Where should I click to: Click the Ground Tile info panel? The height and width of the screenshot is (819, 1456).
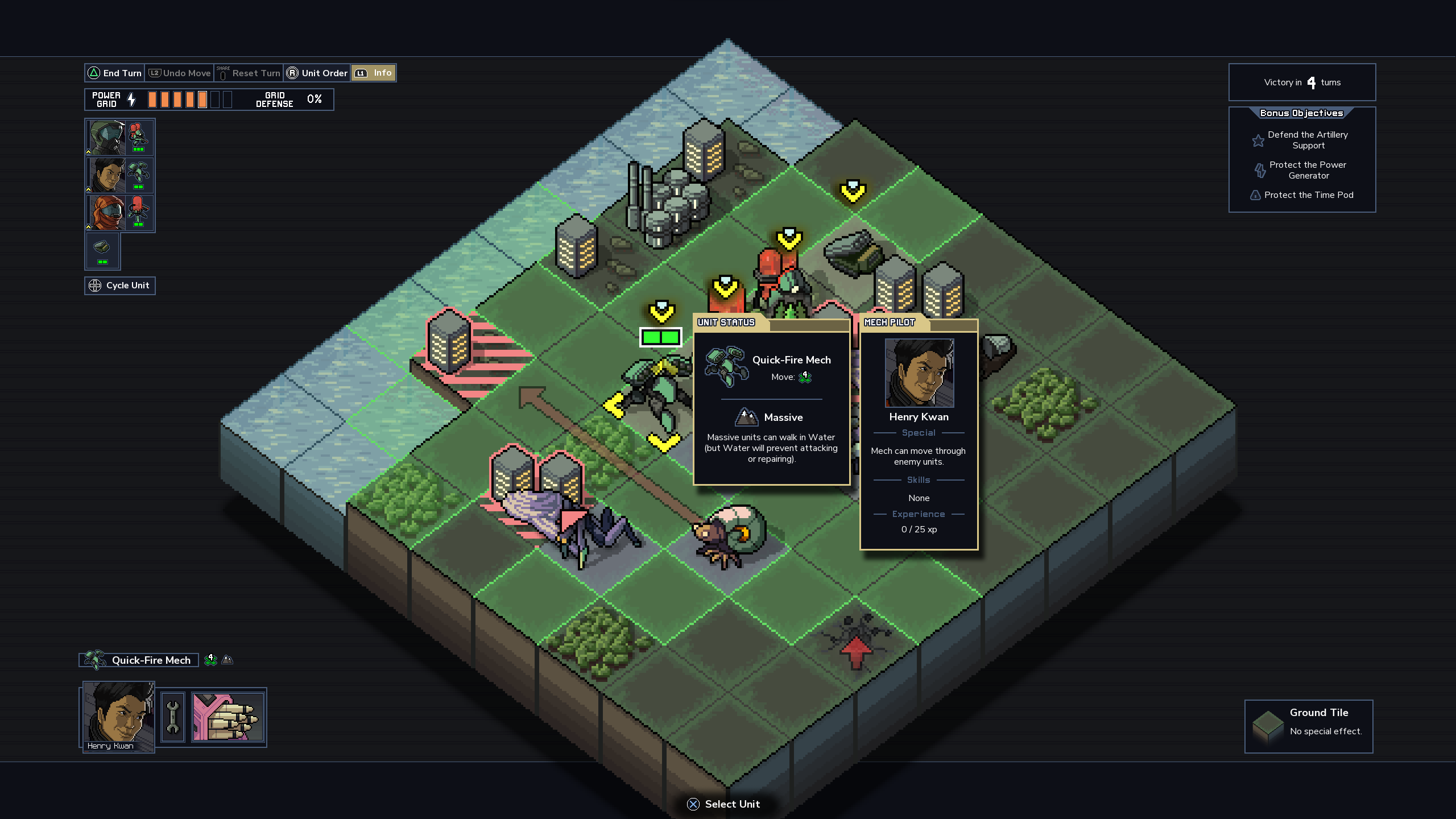(x=1308, y=726)
